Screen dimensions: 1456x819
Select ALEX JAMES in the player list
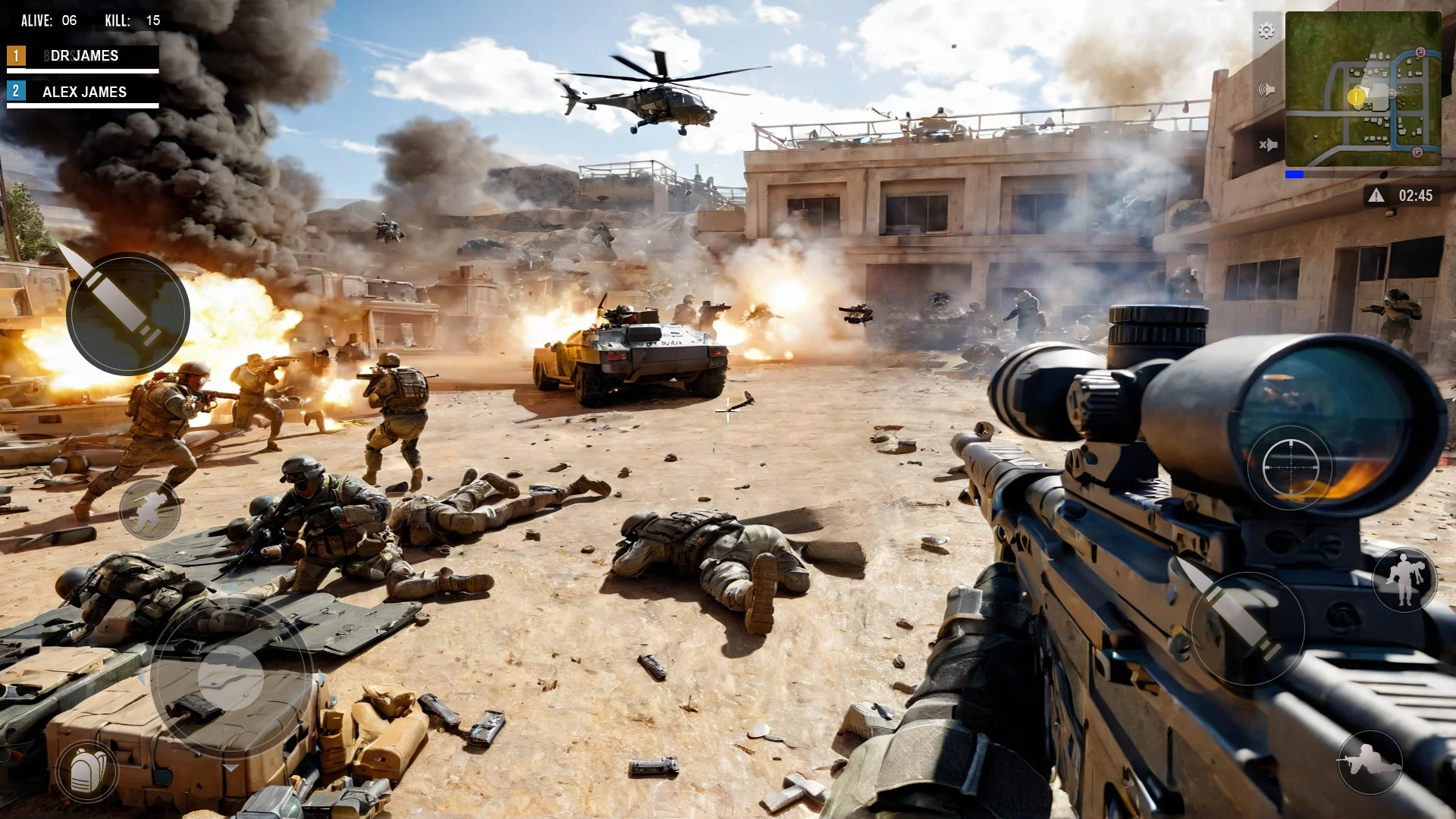click(x=83, y=93)
